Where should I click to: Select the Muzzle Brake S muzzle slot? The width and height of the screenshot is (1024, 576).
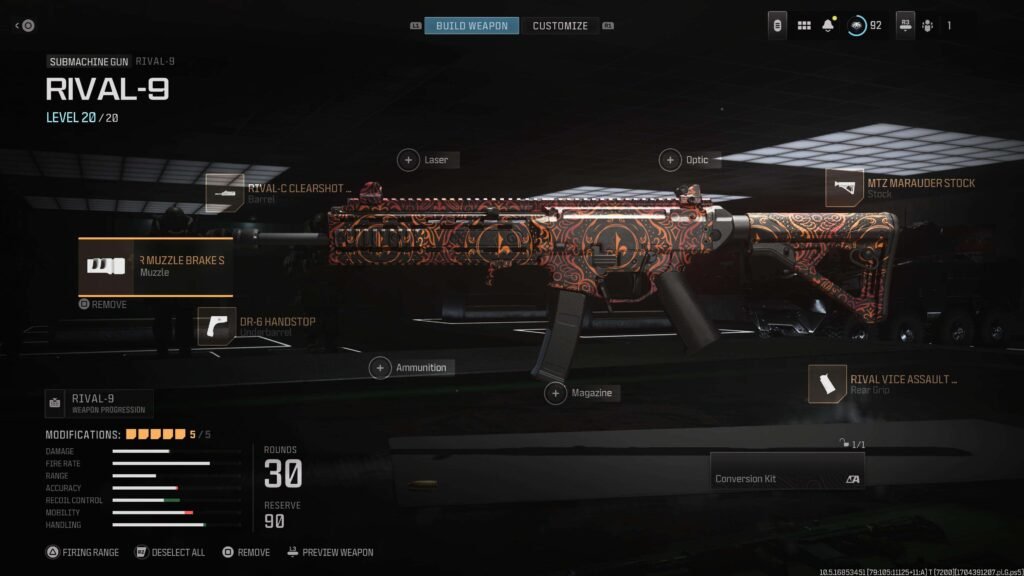tap(156, 266)
